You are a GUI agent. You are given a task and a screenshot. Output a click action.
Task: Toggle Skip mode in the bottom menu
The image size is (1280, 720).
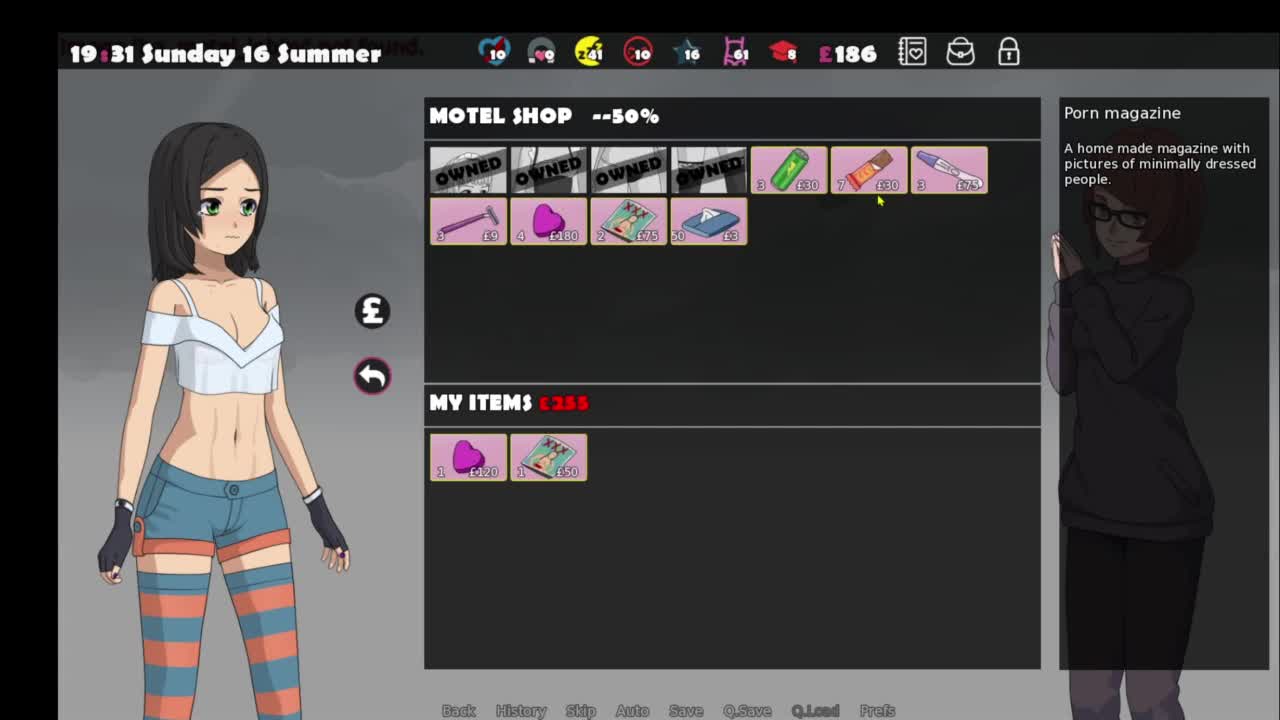pos(580,710)
